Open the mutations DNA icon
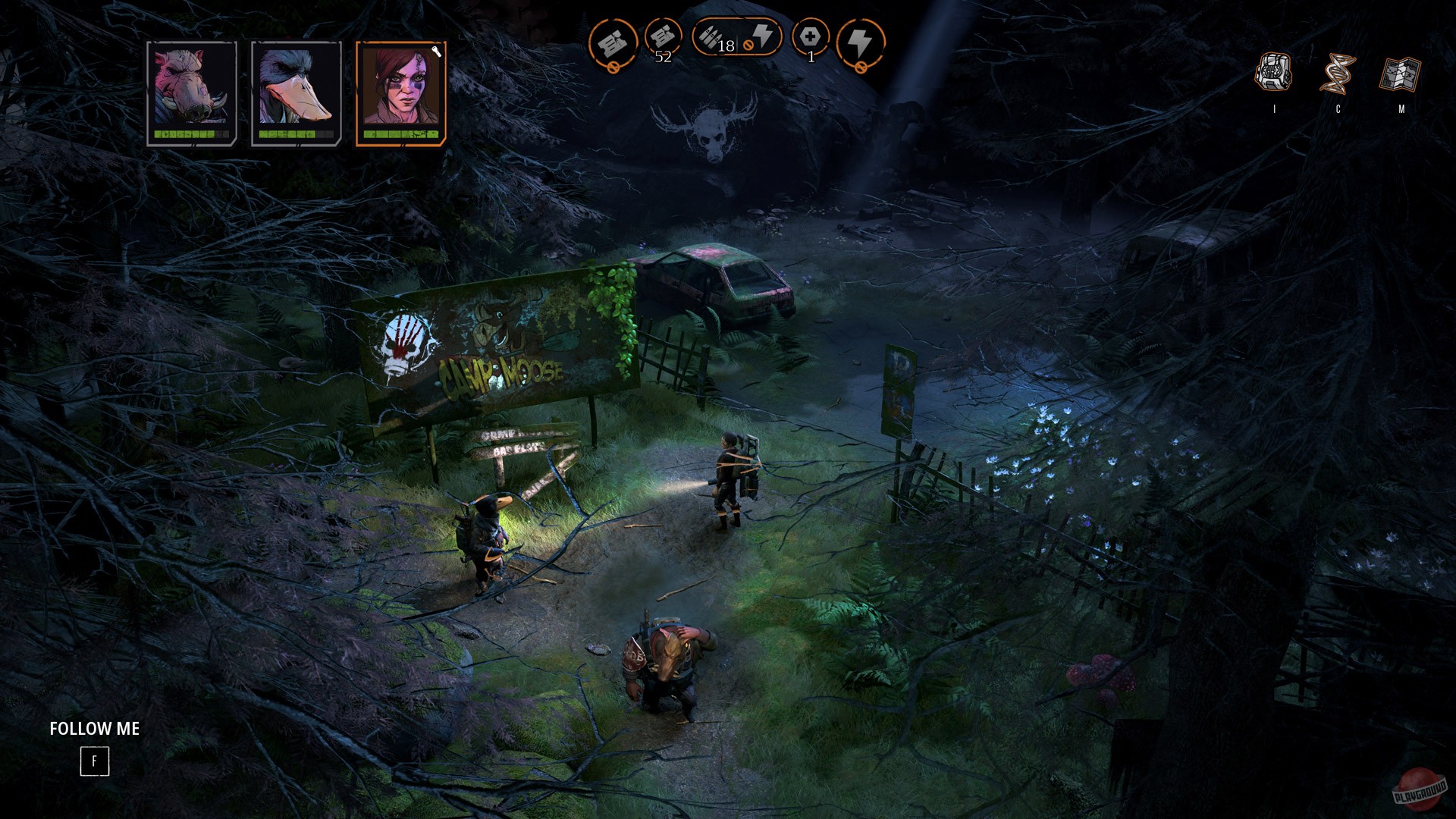 (1339, 72)
